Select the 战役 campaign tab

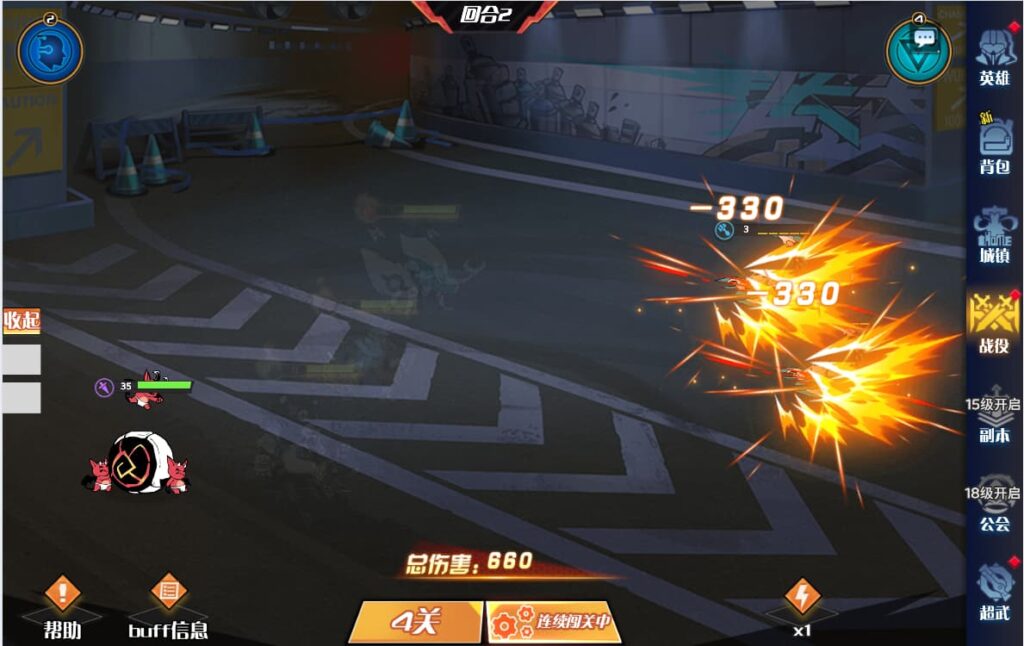pos(994,323)
